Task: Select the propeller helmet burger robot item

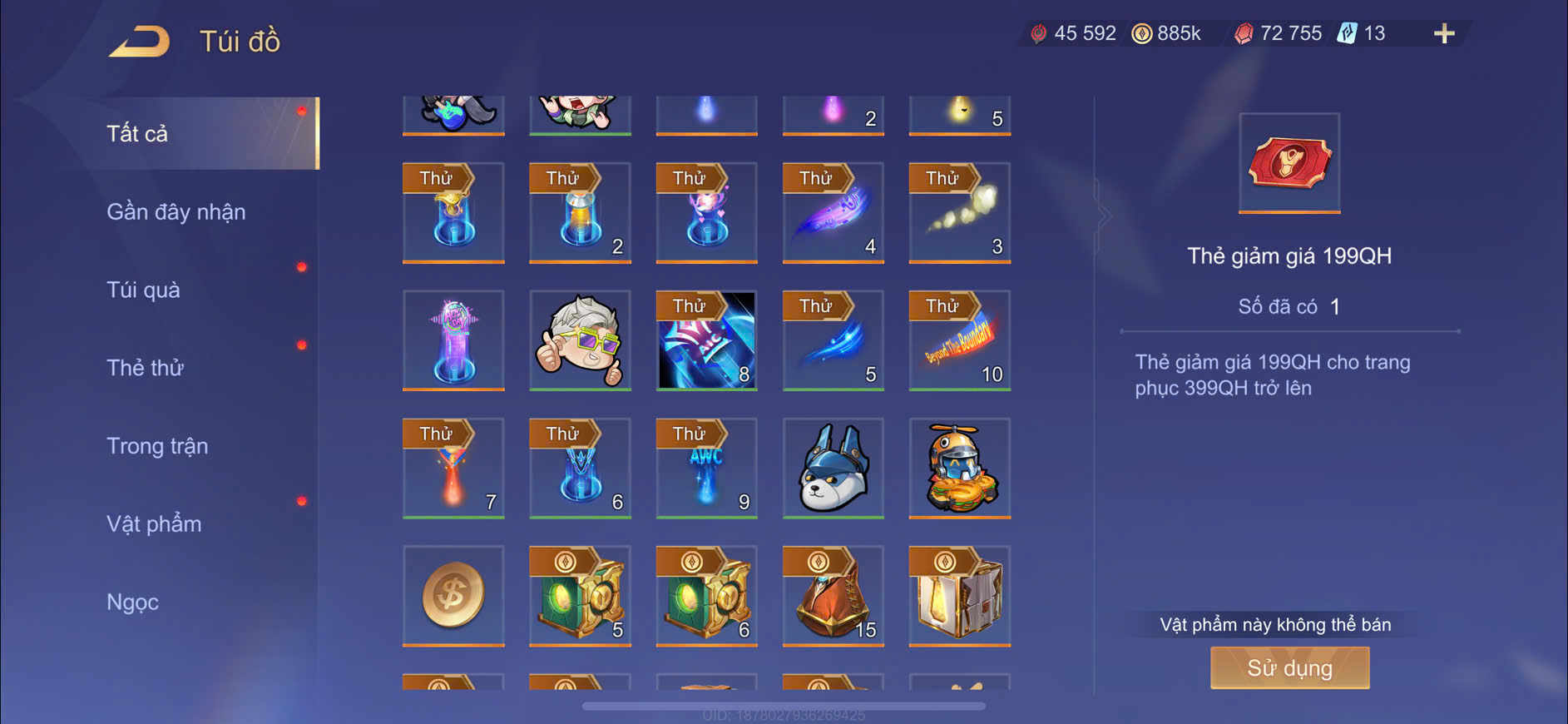Action: [x=960, y=469]
